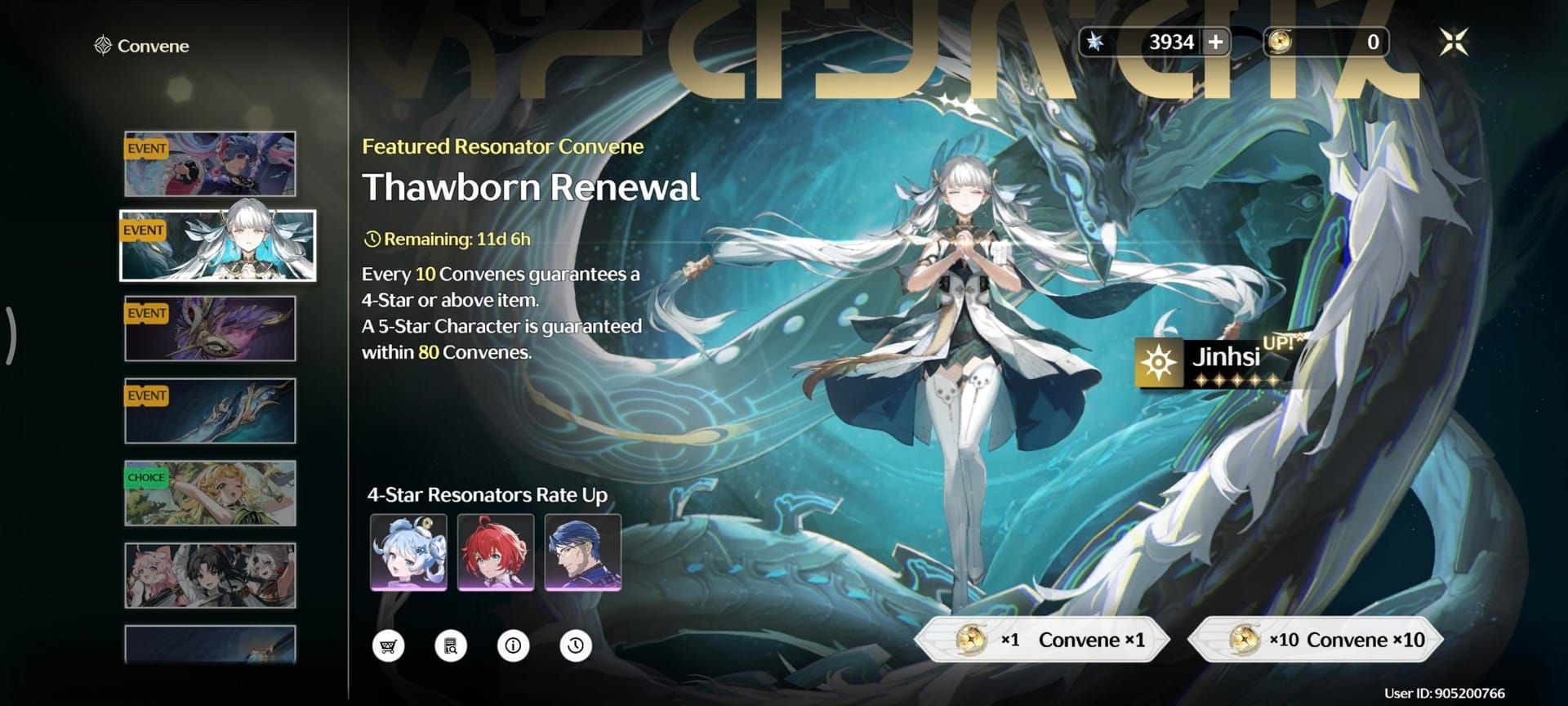View banner details via the info icon
Screen dimensions: 1568x706
513,645
